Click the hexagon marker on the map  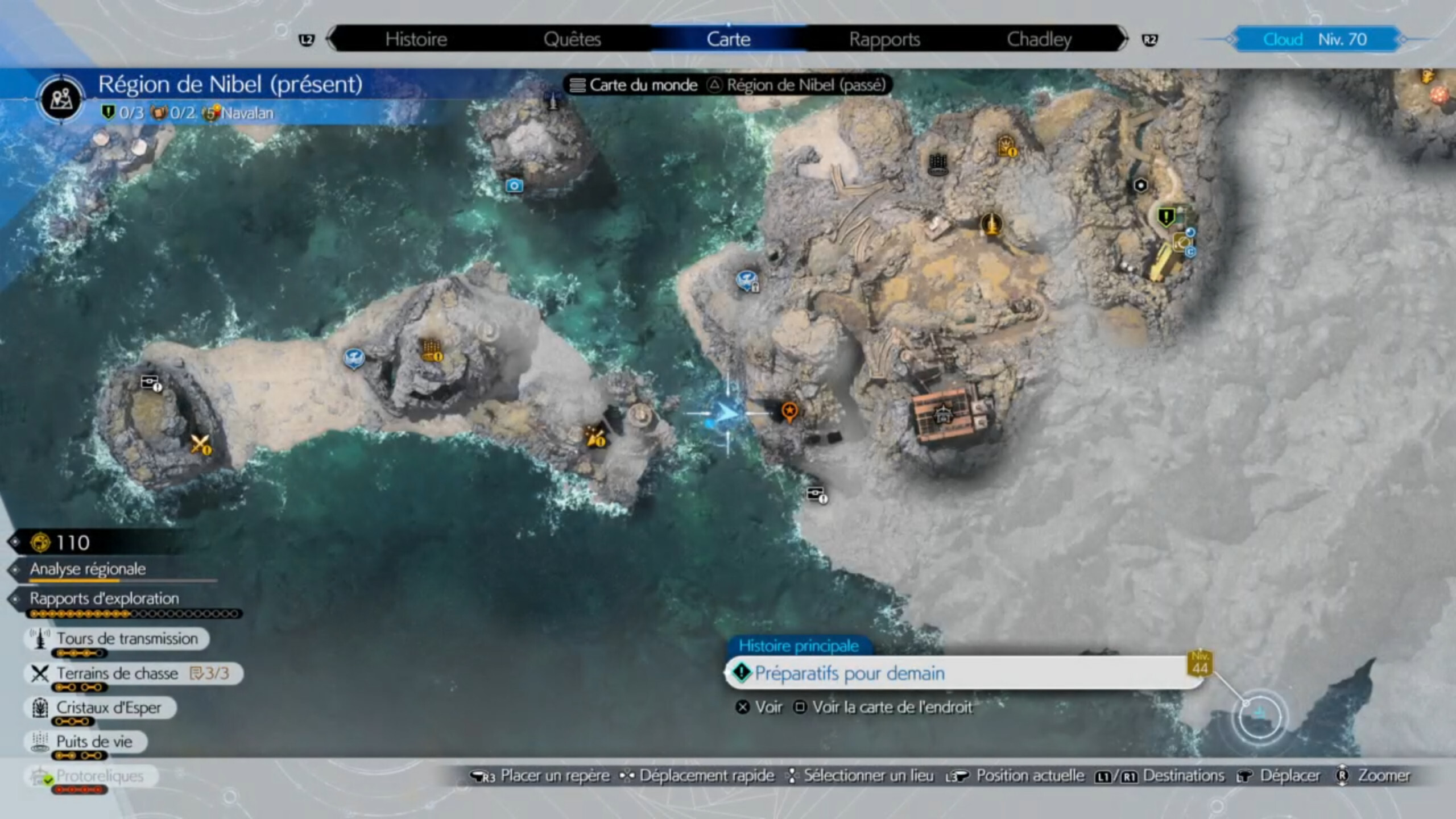tap(1140, 185)
